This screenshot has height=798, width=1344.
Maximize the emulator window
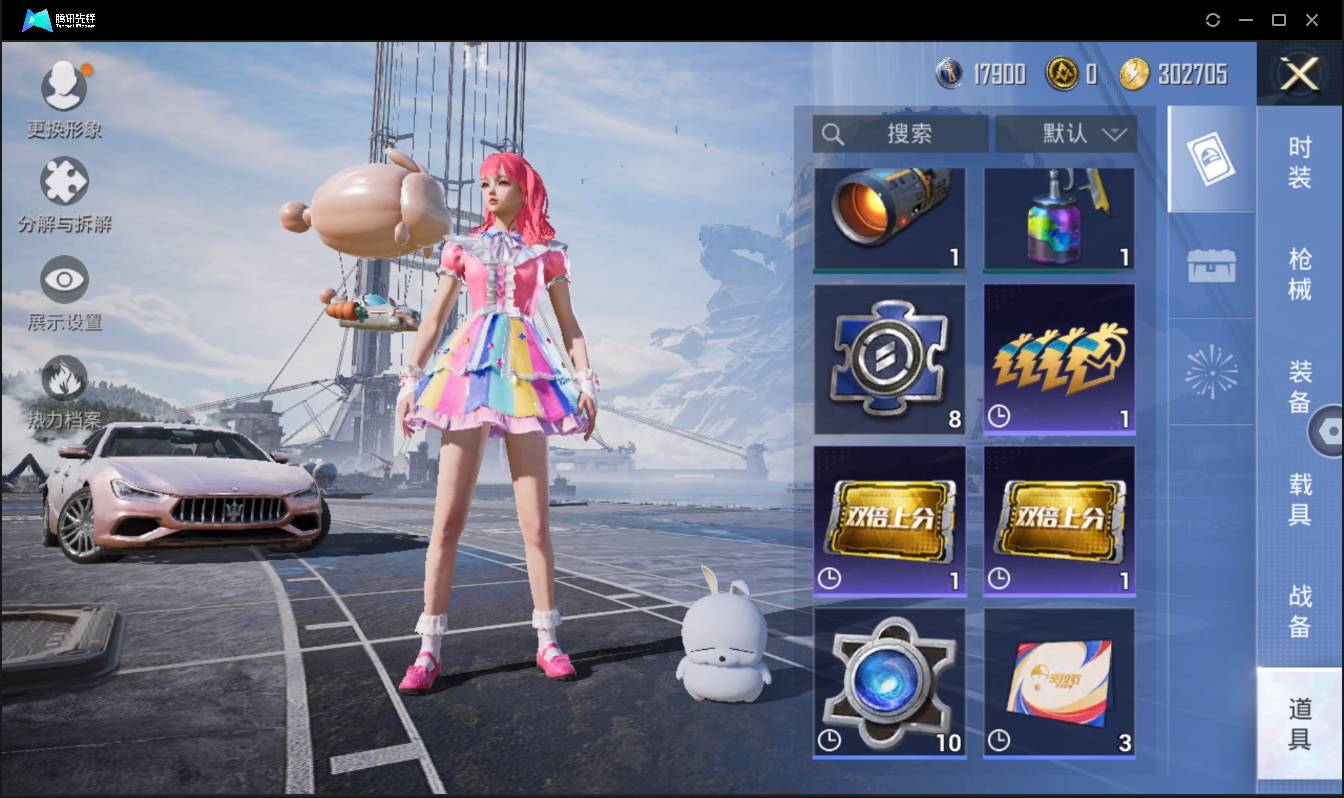[1278, 20]
